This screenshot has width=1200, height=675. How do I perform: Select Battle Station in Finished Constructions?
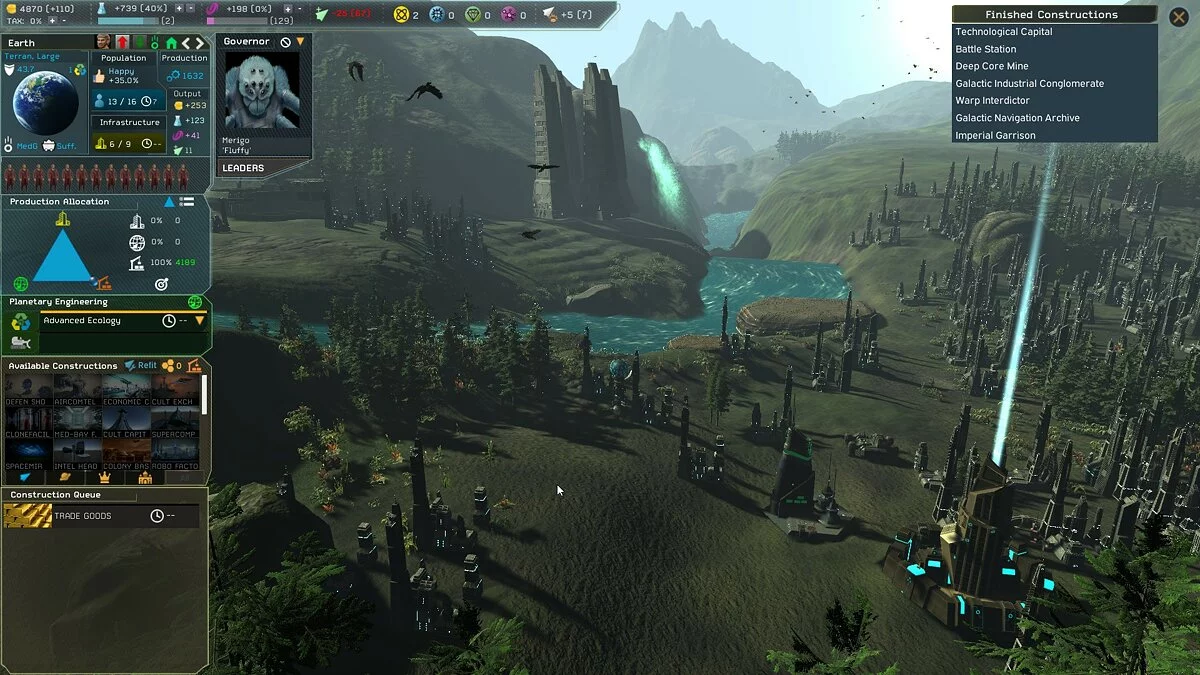click(x=985, y=49)
